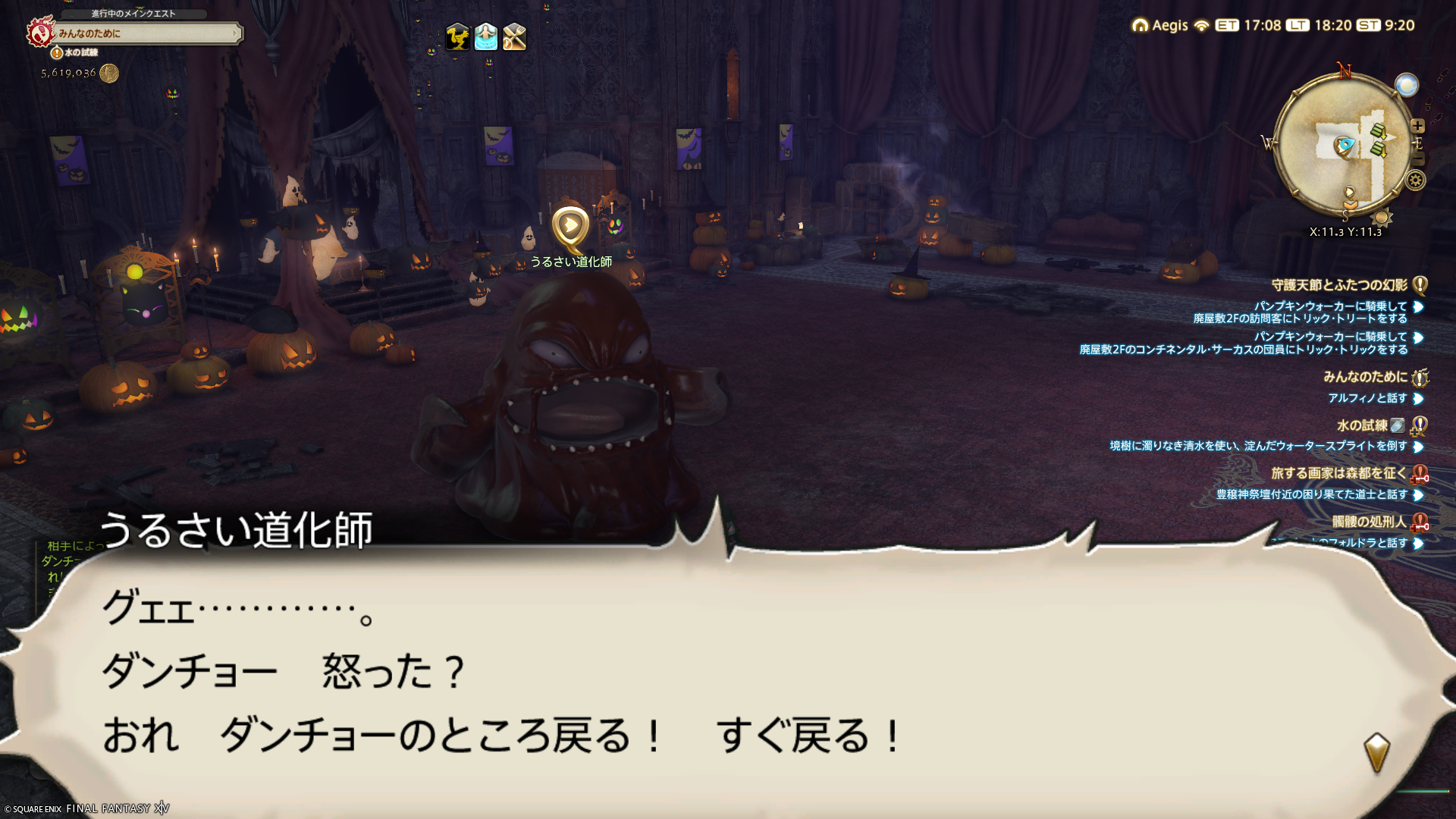
Task: Zoom out the minimap with minus button
Action: coord(1417,159)
